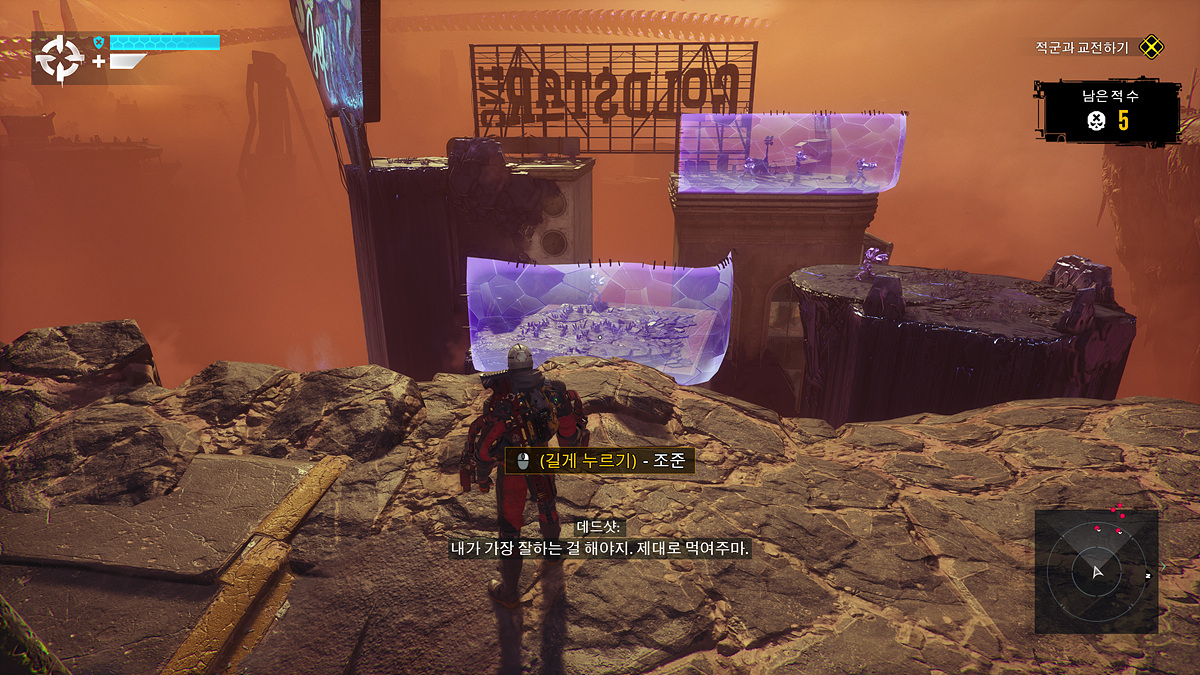
Task: Click the circular minimap radar
Action: [1096, 571]
